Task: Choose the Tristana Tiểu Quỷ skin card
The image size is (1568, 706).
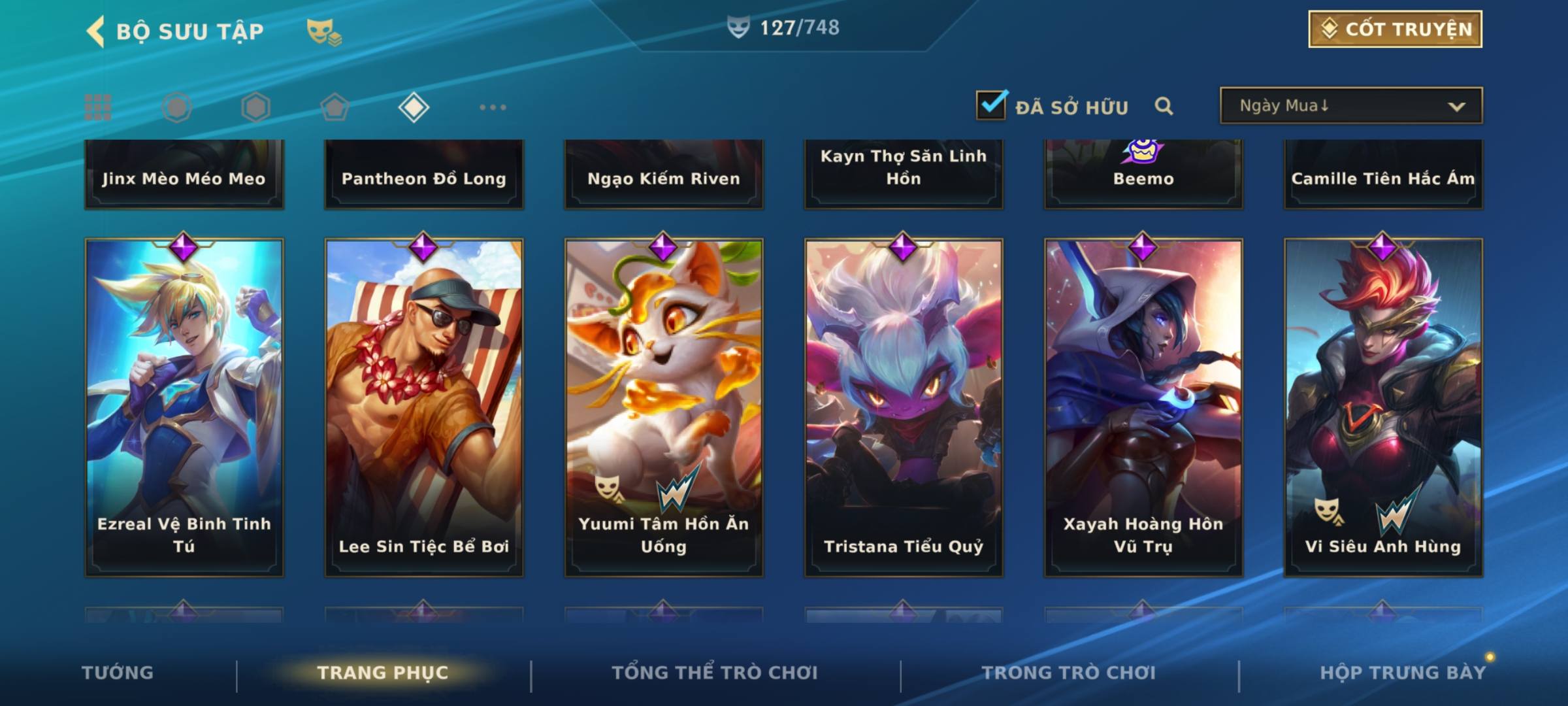Action: [x=904, y=407]
